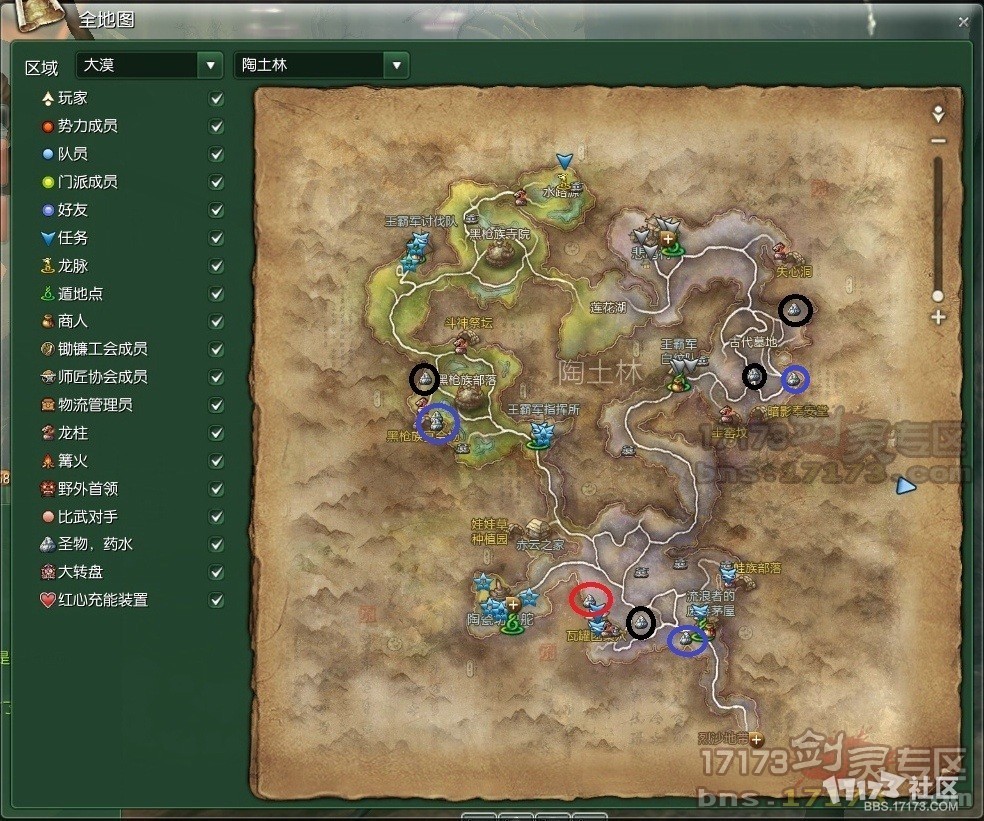Open the 陶土林 area dropdown
Image resolution: width=984 pixels, height=821 pixels.
coord(397,65)
